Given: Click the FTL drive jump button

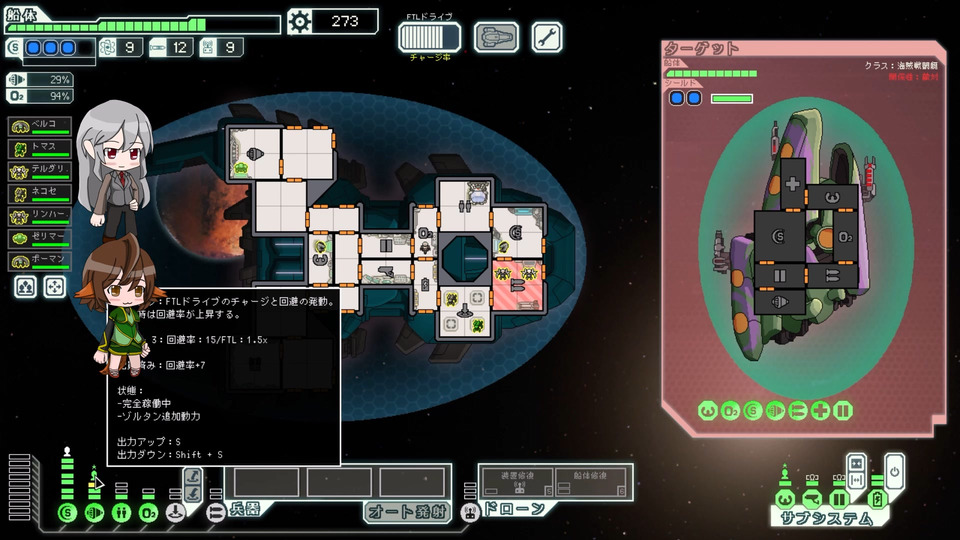Looking at the screenshot, I should [430, 37].
